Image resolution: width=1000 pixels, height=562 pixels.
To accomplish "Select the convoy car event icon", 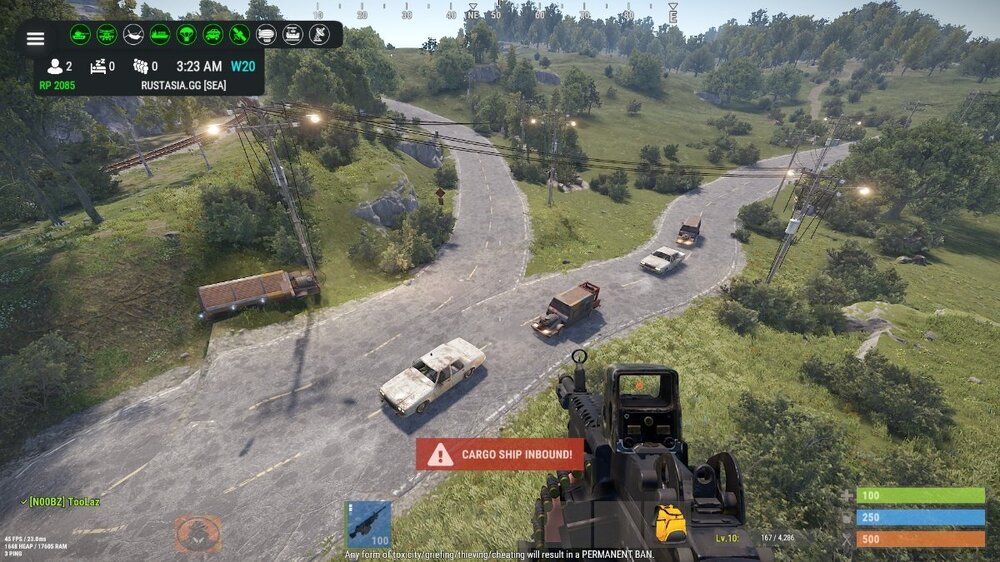I will click(x=213, y=35).
